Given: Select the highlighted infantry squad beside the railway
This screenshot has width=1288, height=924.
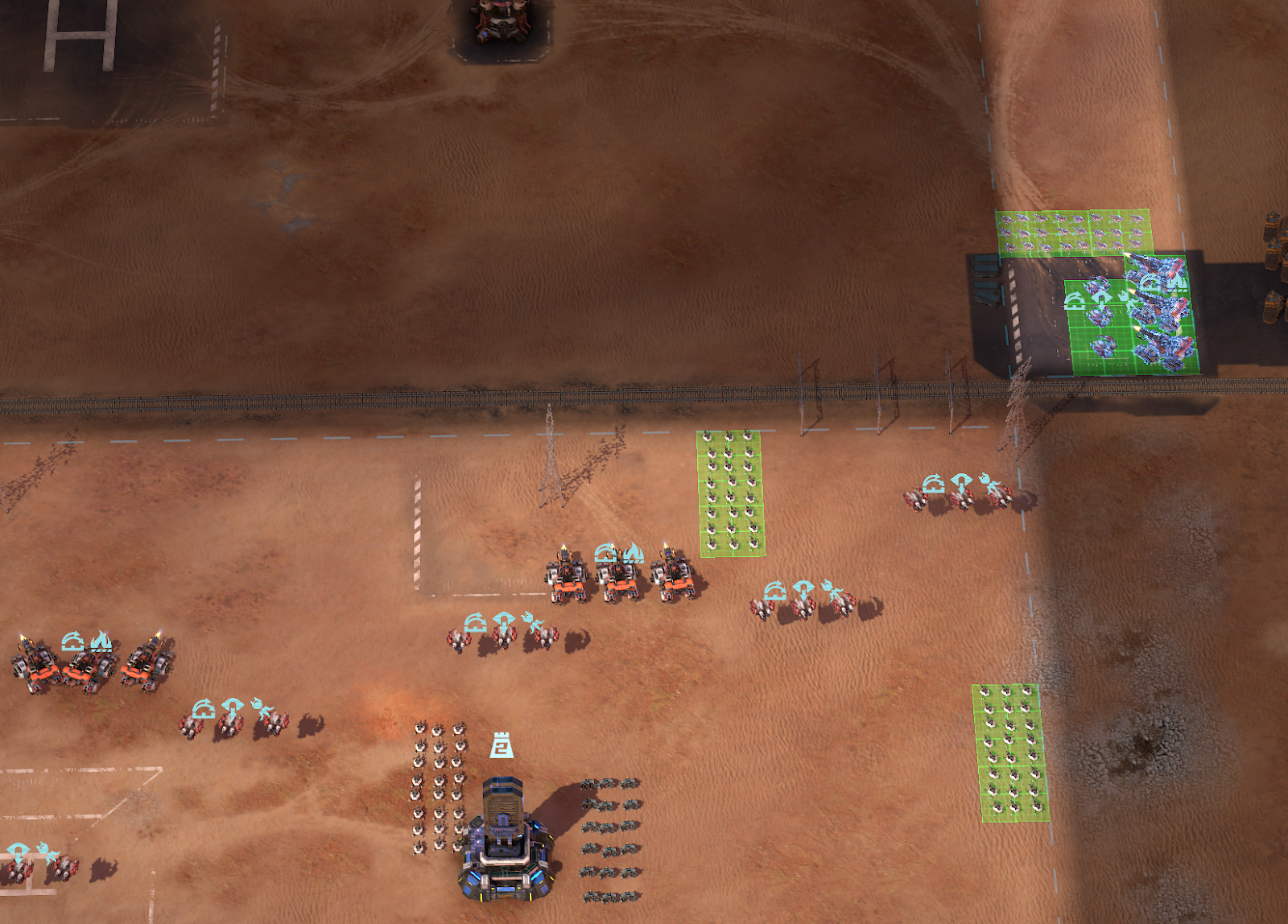Looking at the screenshot, I should tap(730, 493).
